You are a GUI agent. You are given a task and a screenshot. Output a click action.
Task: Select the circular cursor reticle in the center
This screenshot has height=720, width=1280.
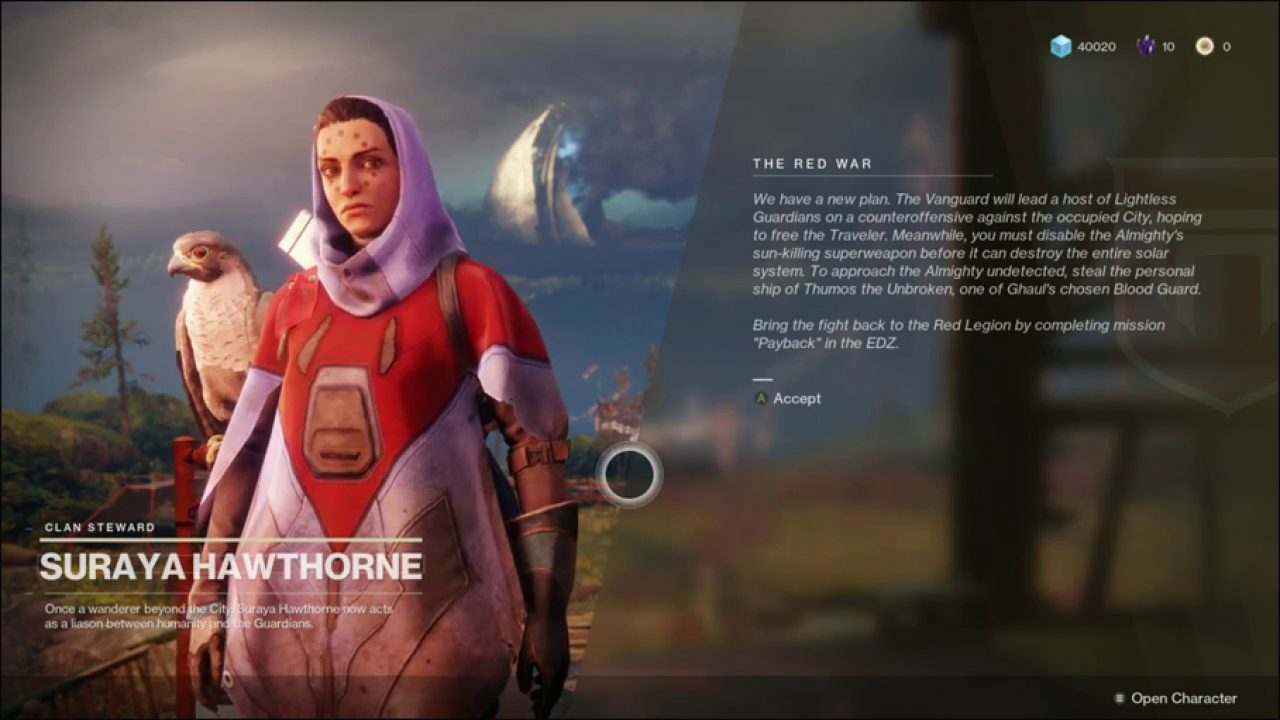tap(629, 476)
